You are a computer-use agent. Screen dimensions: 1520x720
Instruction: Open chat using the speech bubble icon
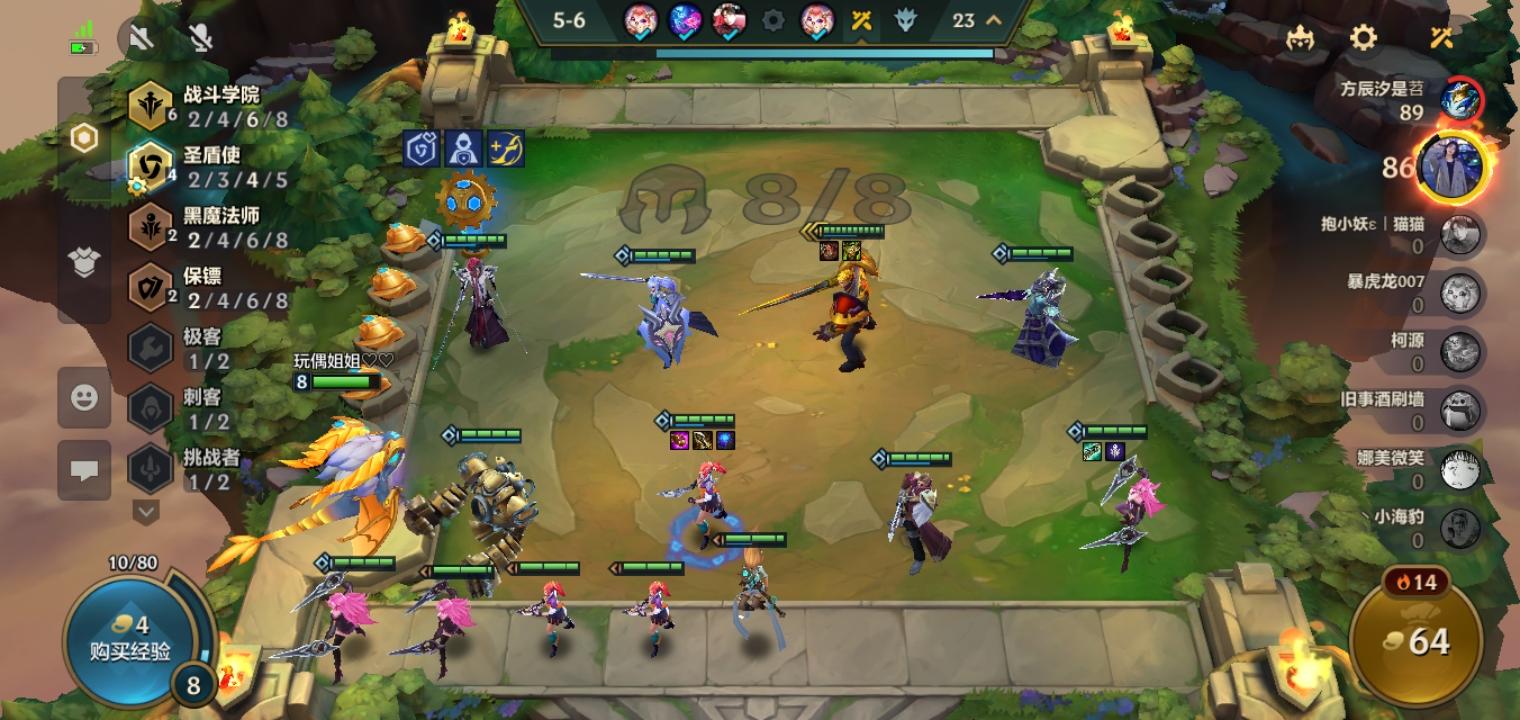[x=84, y=470]
